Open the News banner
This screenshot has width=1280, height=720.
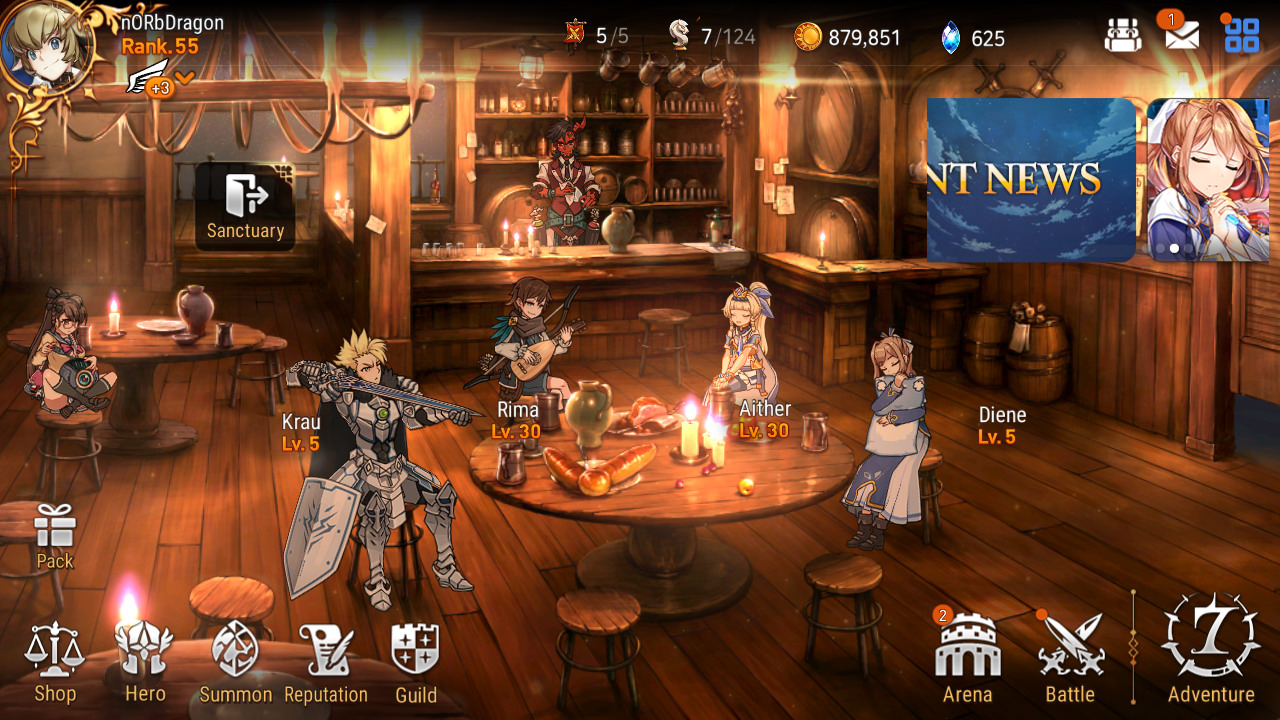[x=1031, y=180]
